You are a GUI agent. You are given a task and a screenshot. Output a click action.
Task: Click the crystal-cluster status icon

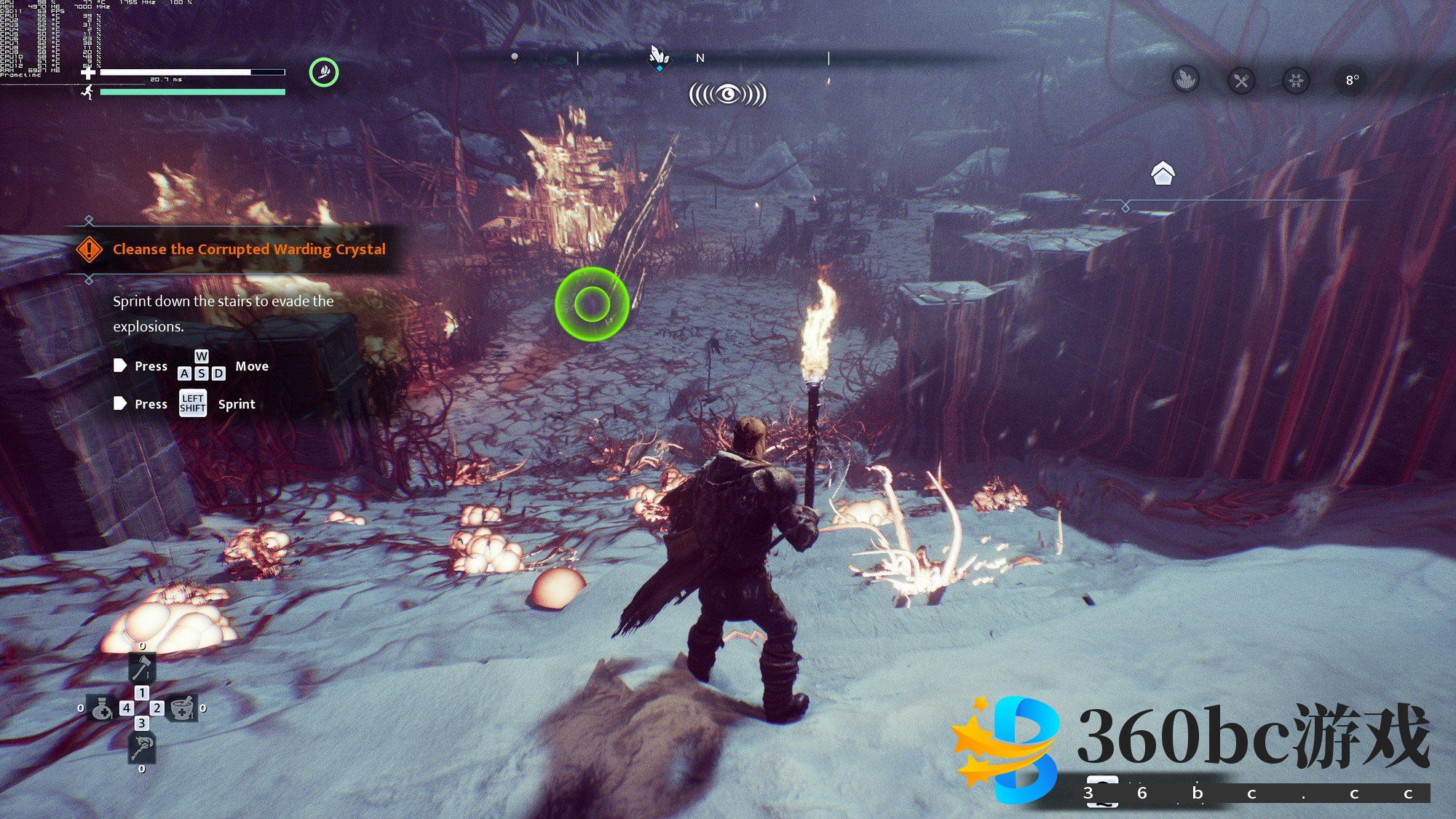1186,79
